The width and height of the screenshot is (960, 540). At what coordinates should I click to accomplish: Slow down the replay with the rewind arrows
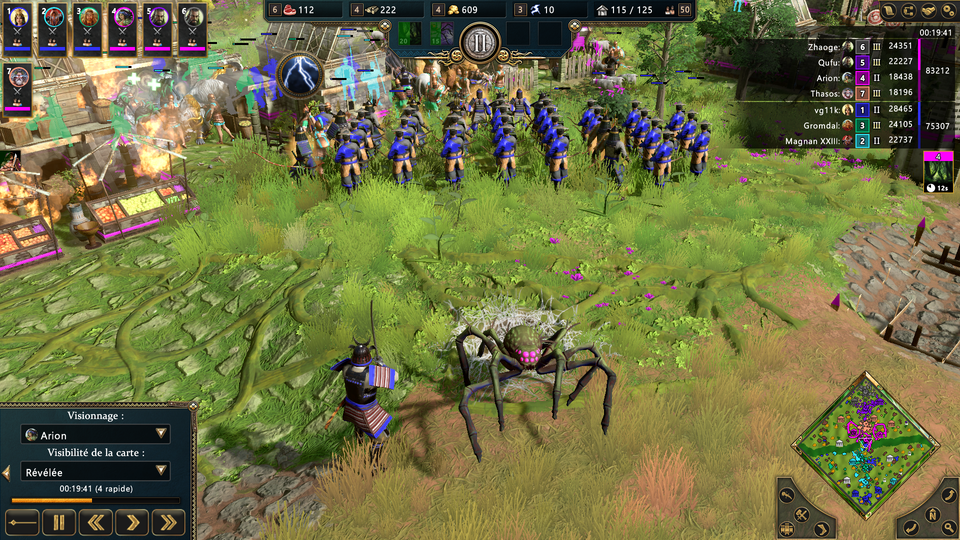[96, 521]
